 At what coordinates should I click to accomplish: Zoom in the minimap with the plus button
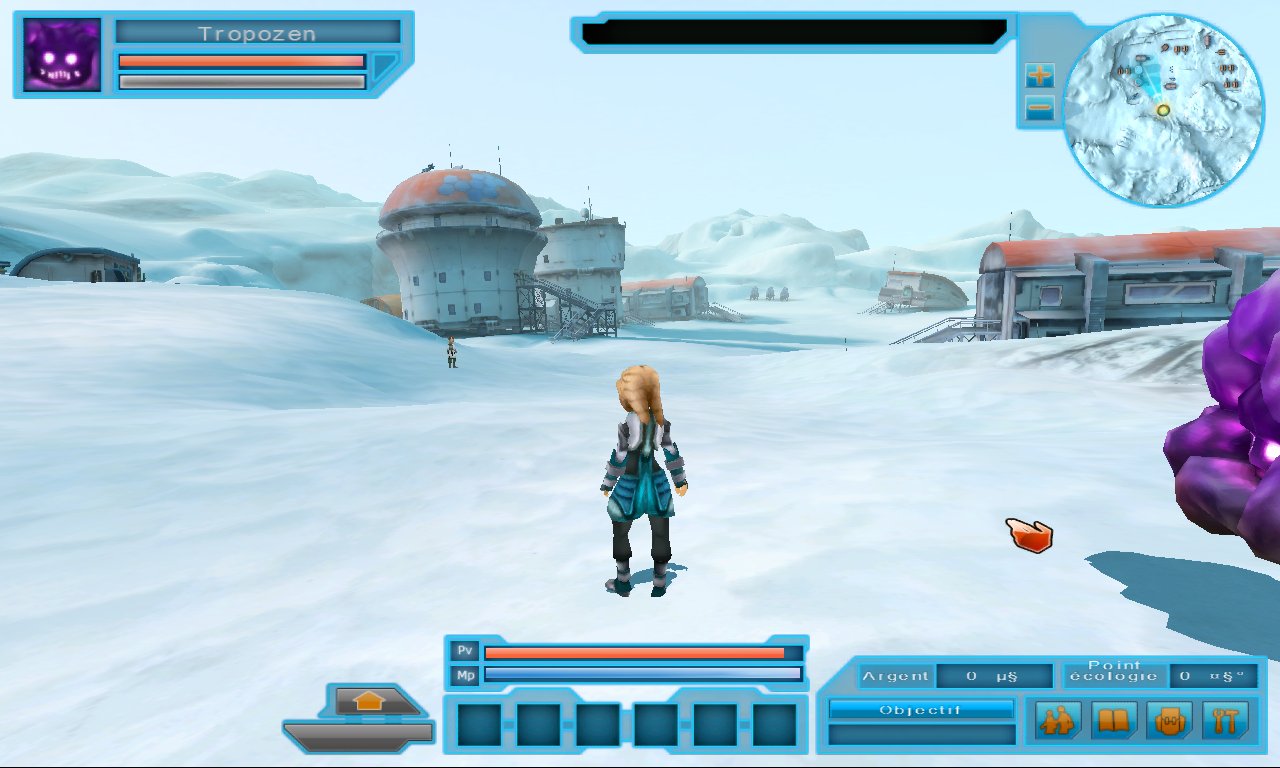[1040, 75]
